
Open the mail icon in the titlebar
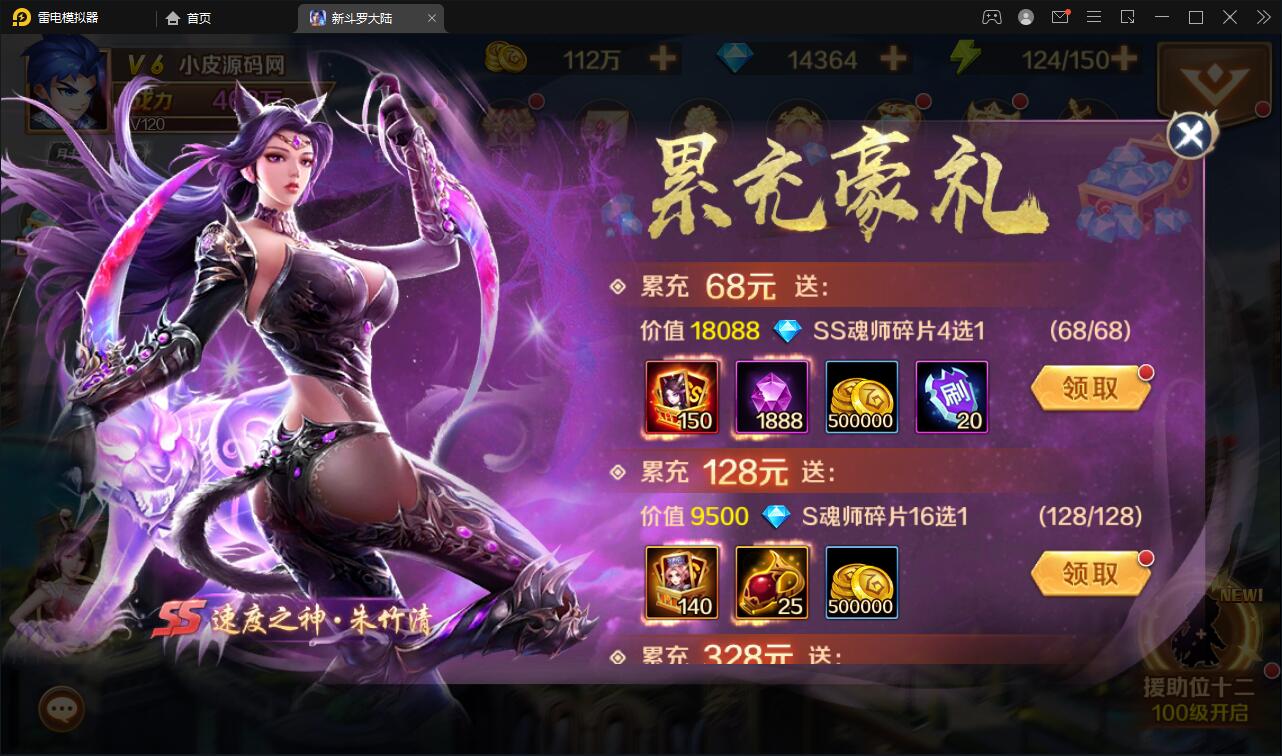[1060, 17]
